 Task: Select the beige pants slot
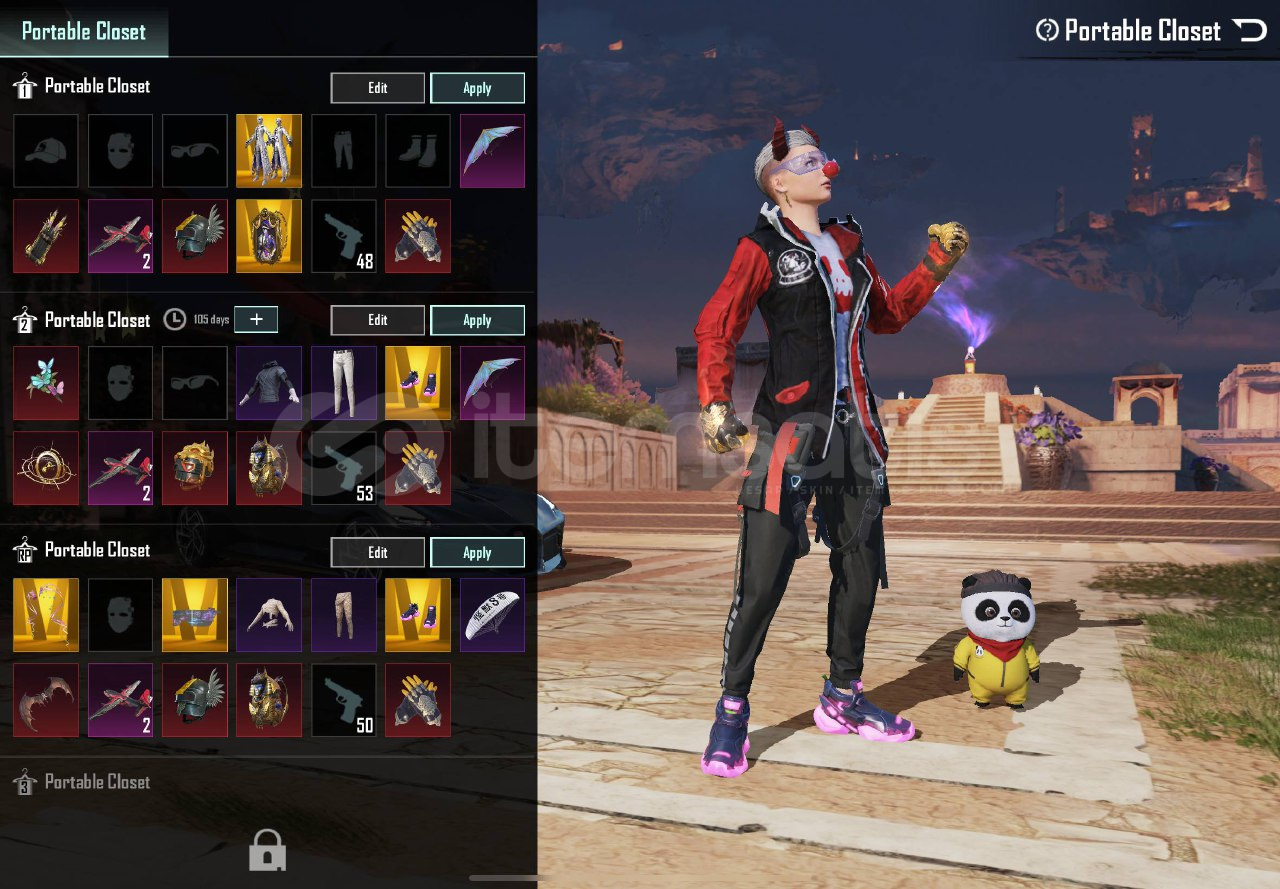point(344,615)
